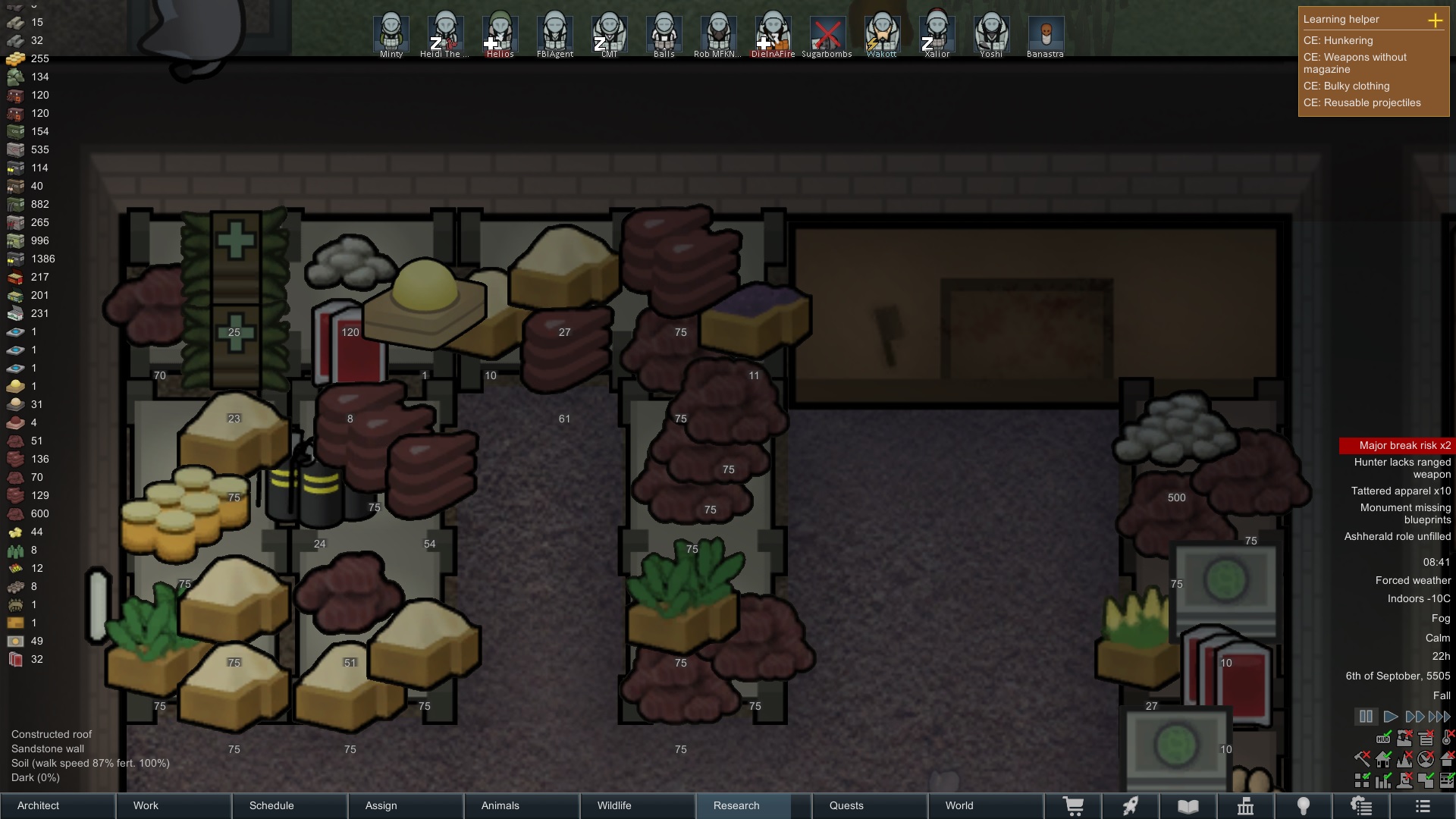This screenshot has height=819, width=1456.
Task: Show the Tattered apparel alert
Action: 1400,491
